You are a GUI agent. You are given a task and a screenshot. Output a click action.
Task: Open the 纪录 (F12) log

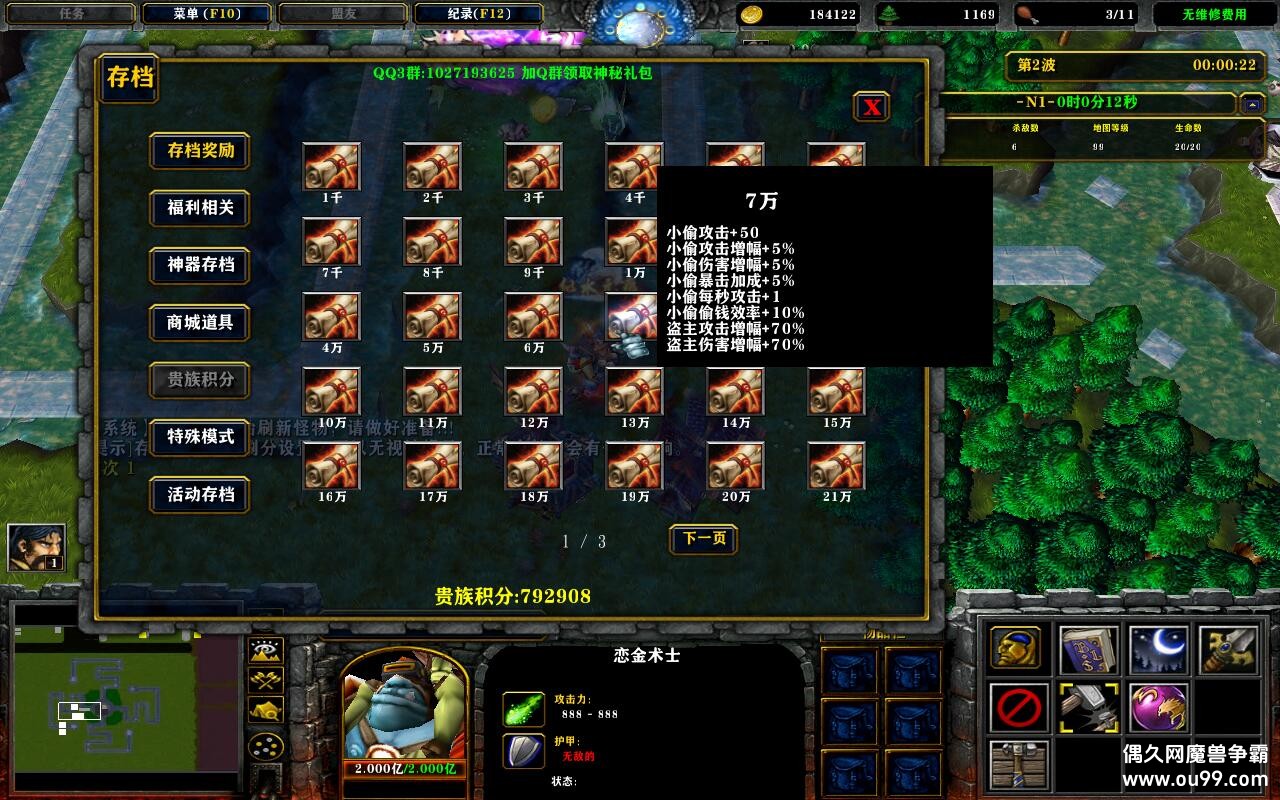(x=482, y=14)
